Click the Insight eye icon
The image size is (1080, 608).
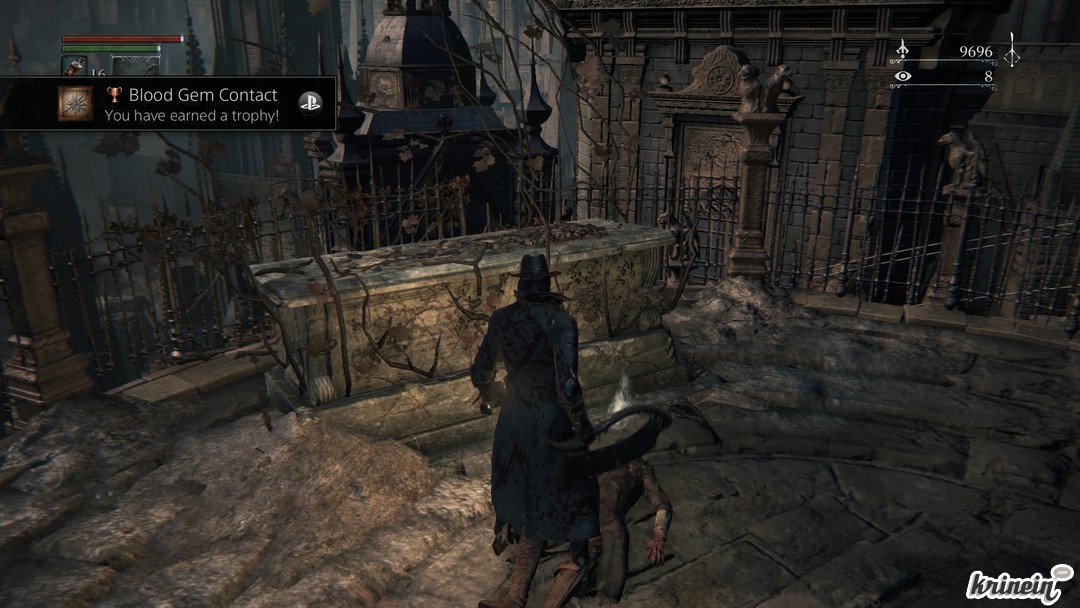pyautogui.click(x=903, y=75)
